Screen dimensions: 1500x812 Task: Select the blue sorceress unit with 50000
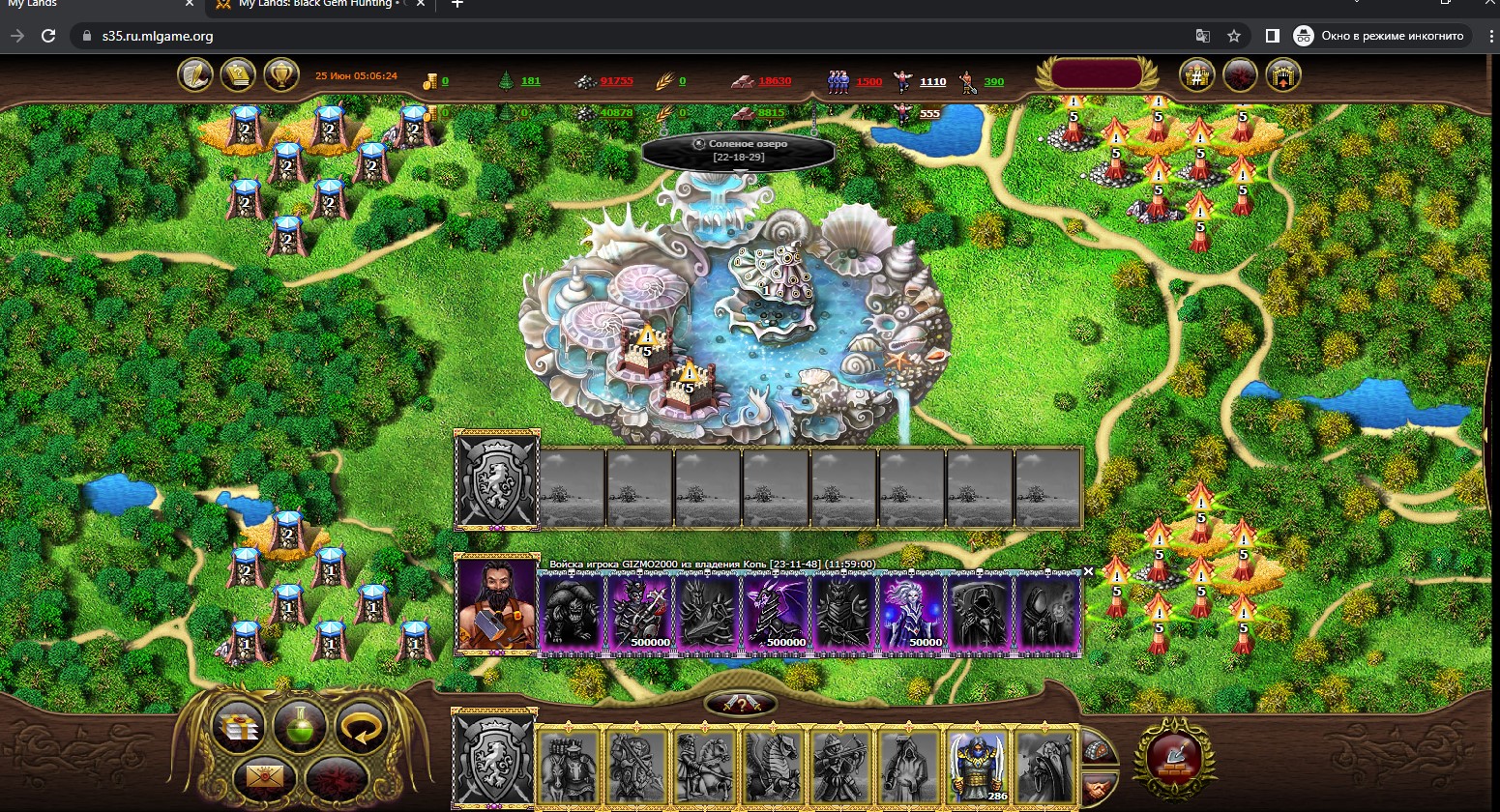911,612
